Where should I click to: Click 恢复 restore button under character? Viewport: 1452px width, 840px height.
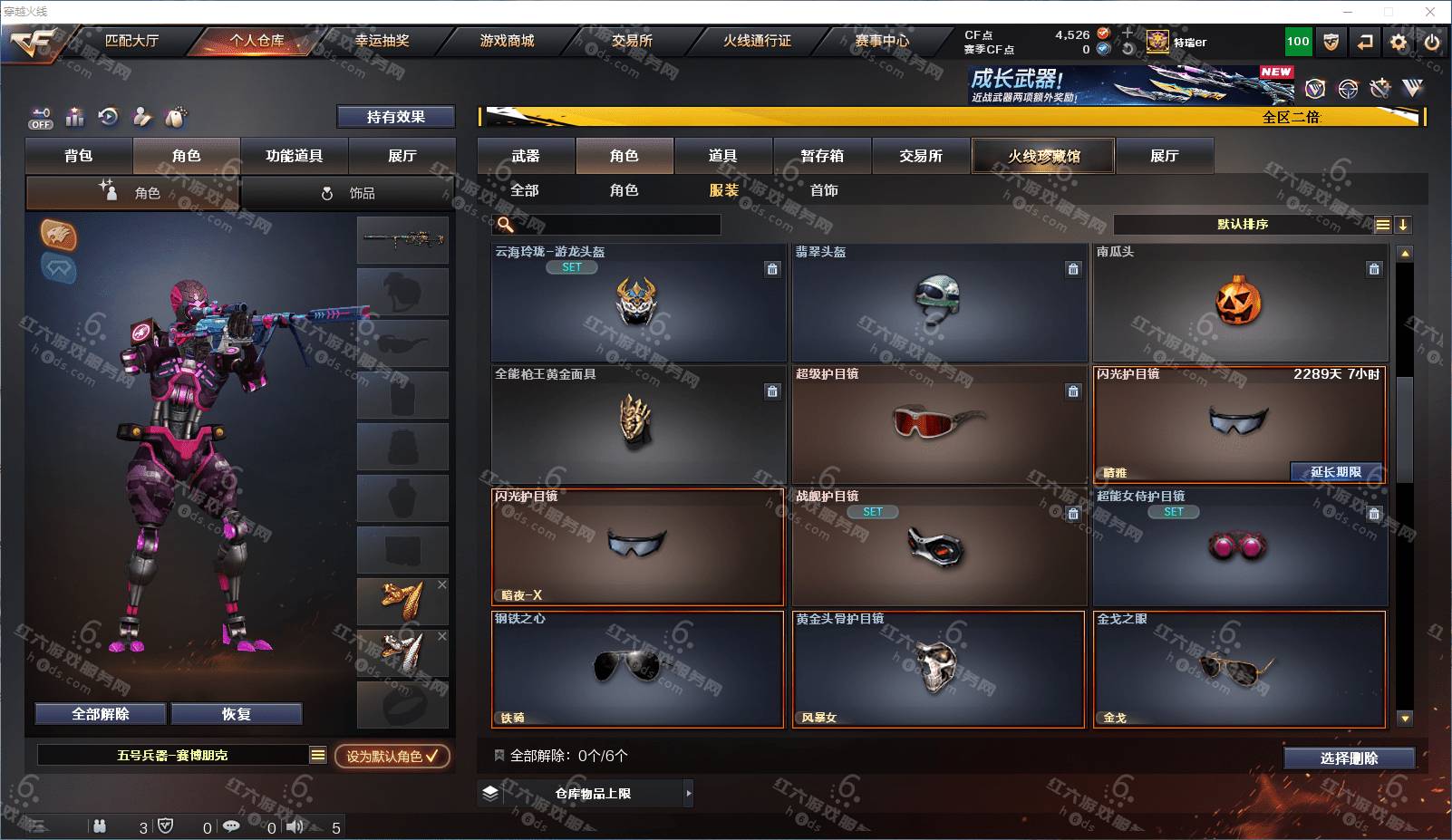(x=236, y=714)
